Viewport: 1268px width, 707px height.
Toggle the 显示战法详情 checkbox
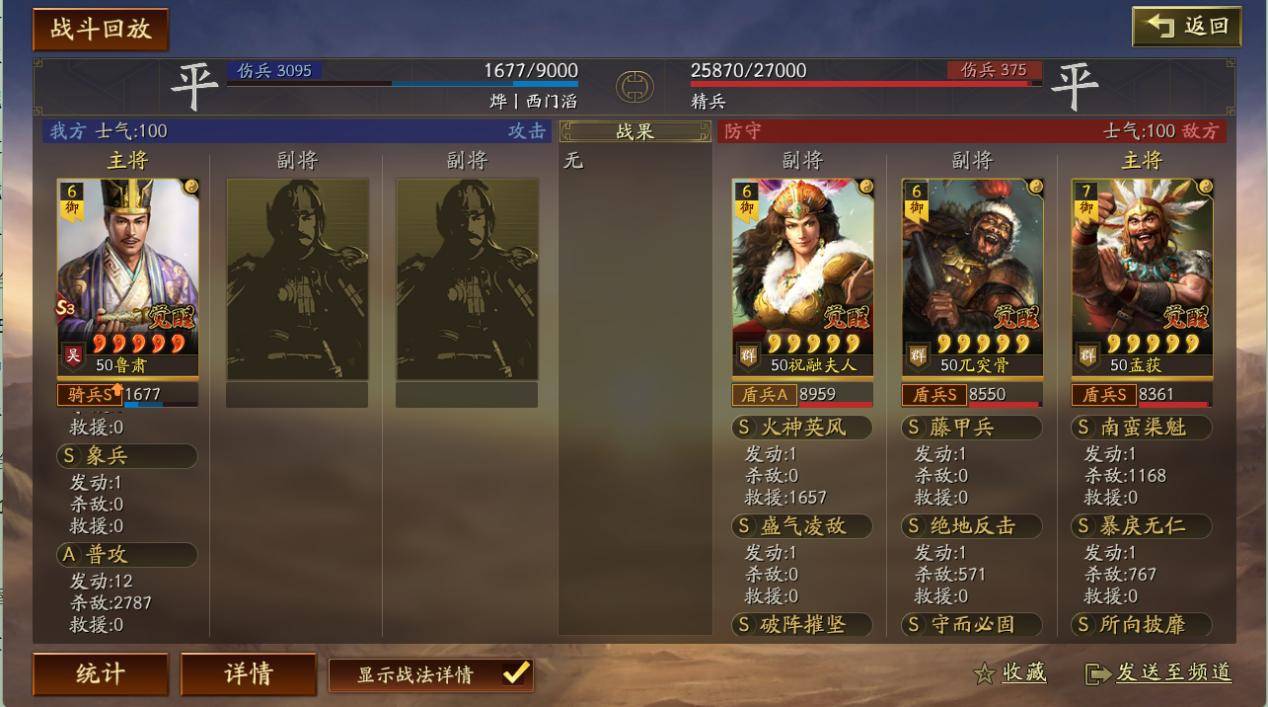pos(515,674)
